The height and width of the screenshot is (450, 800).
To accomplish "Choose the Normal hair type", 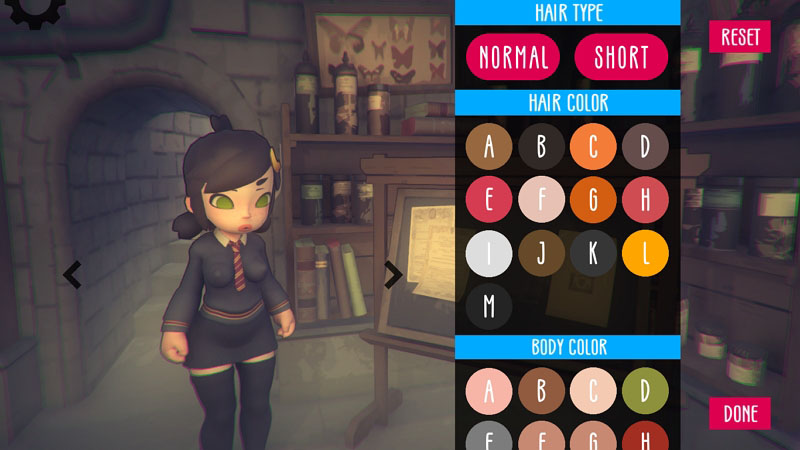I will [x=514, y=57].
